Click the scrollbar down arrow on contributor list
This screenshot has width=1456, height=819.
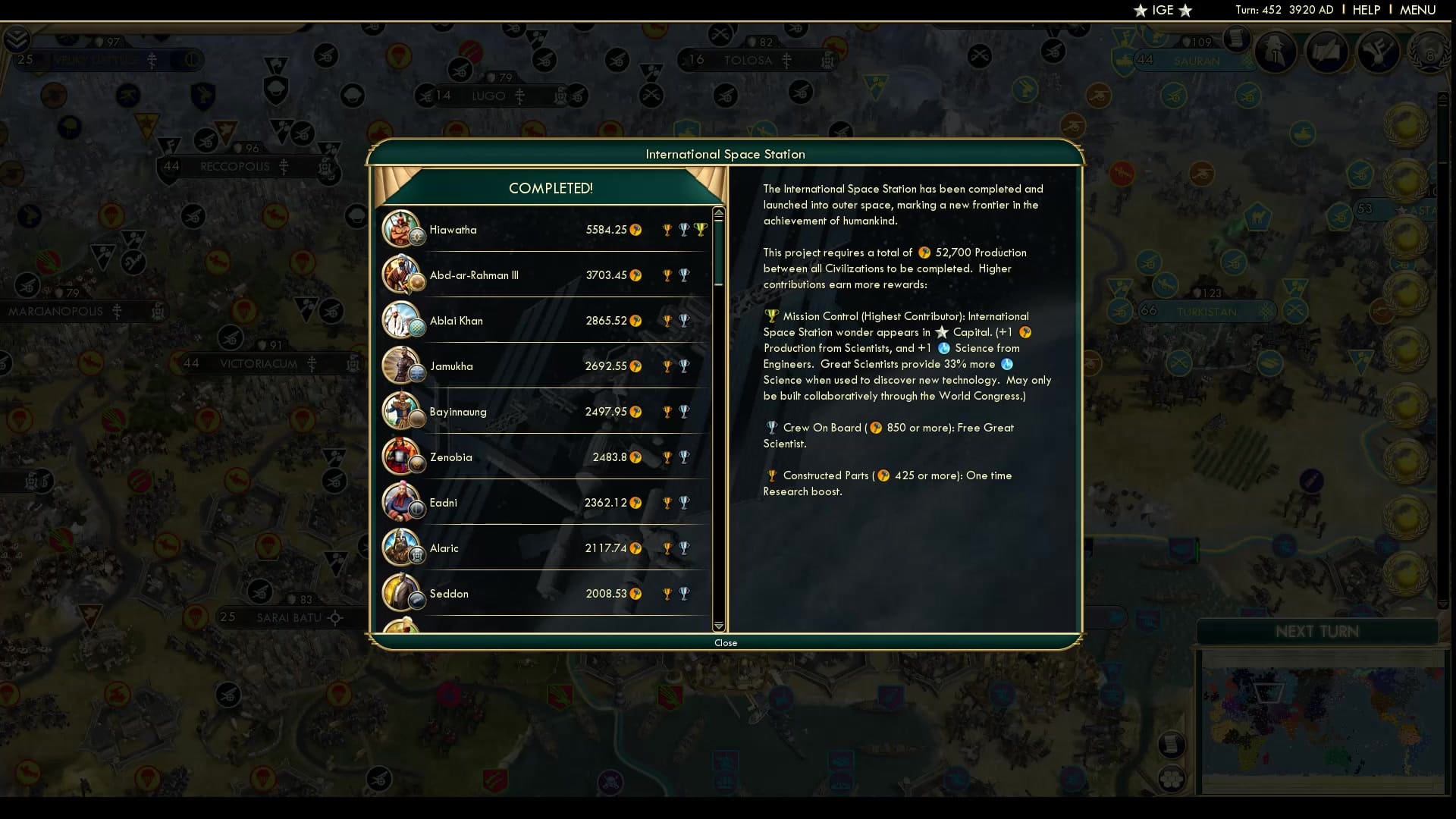(x=718, y=627)
